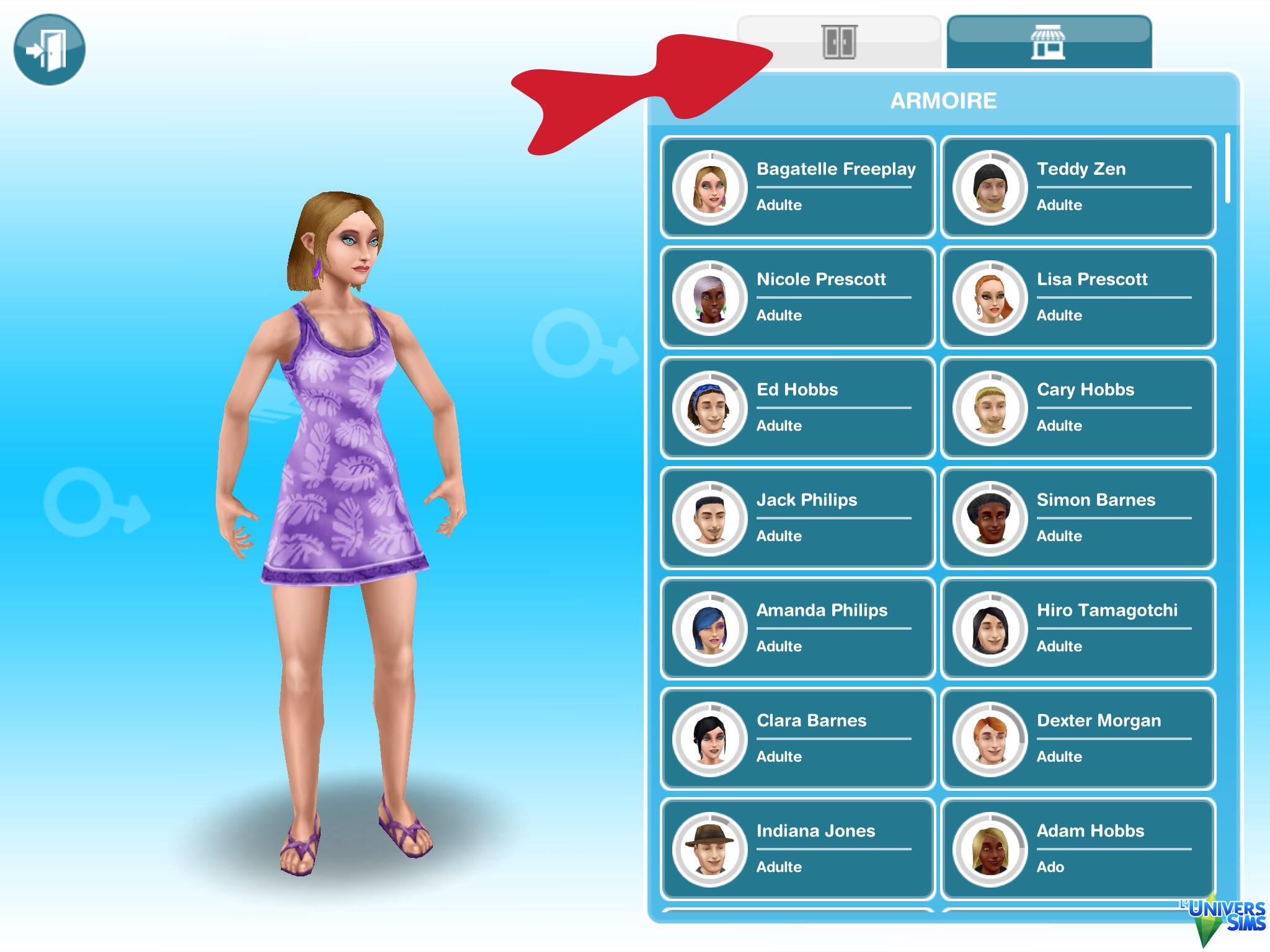Select Lisa Prescott's row
This screenshot has height=952, width=1270.
tap(1078, 297)
